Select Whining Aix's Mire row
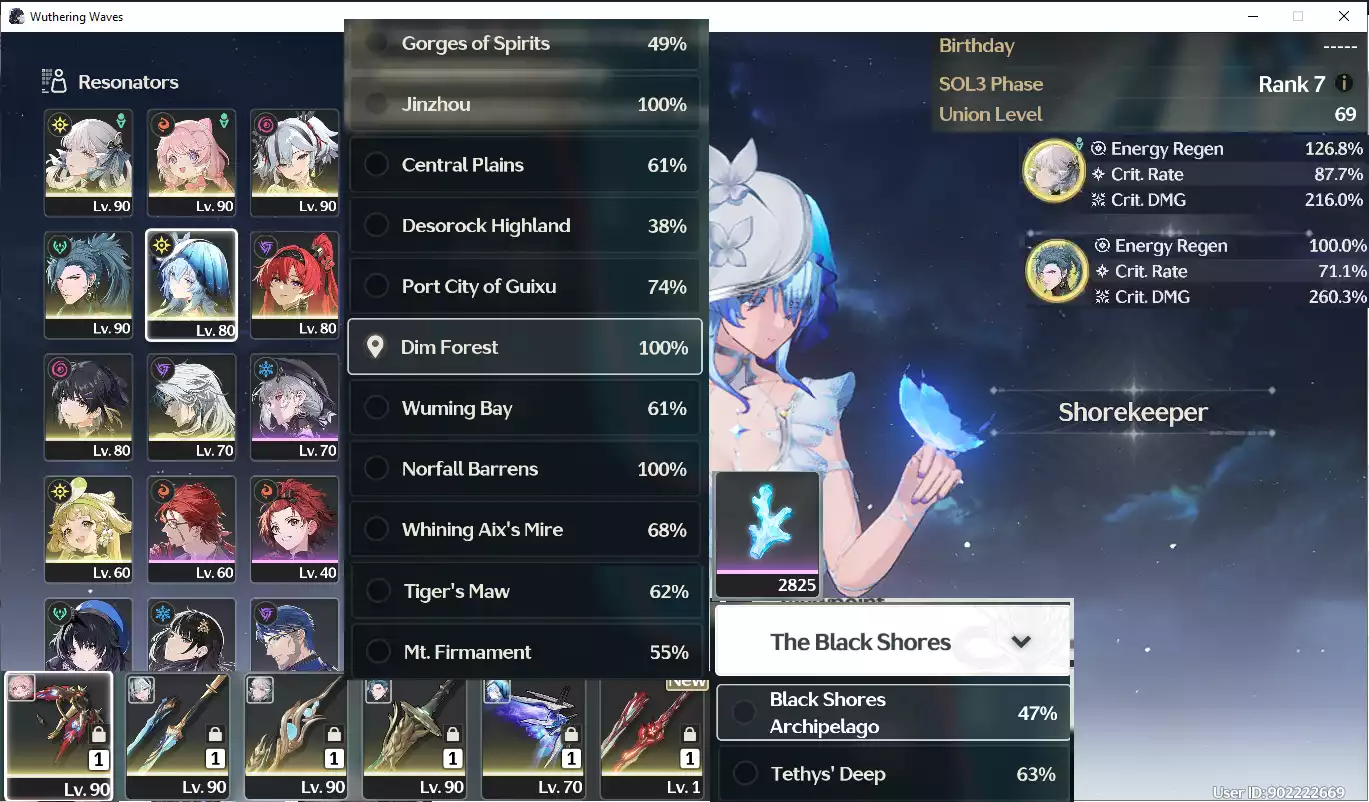 tap(525, 530)
